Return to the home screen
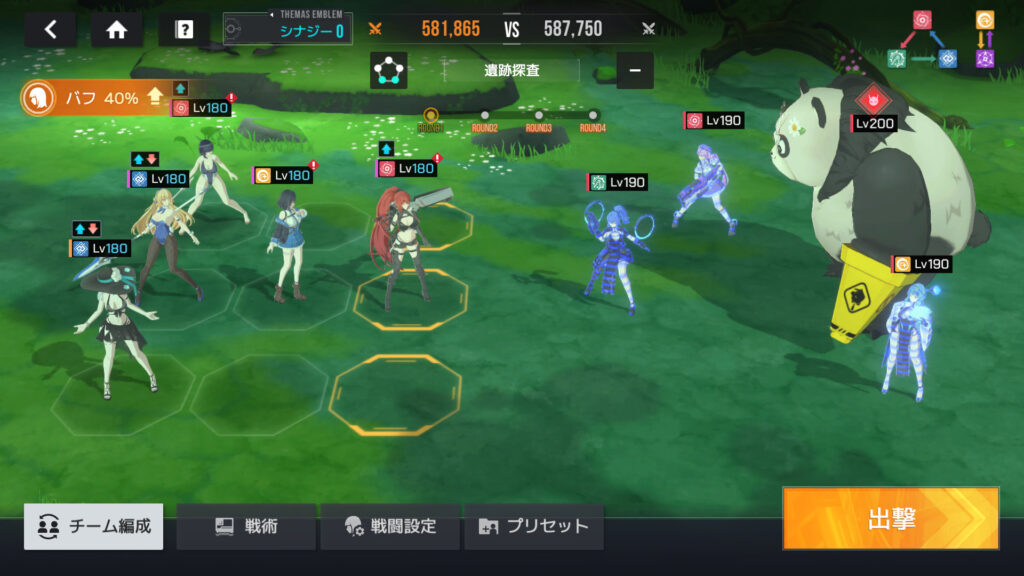Image resolution: width=1024 pixels, height=576 pixels. tap(117, 29)
